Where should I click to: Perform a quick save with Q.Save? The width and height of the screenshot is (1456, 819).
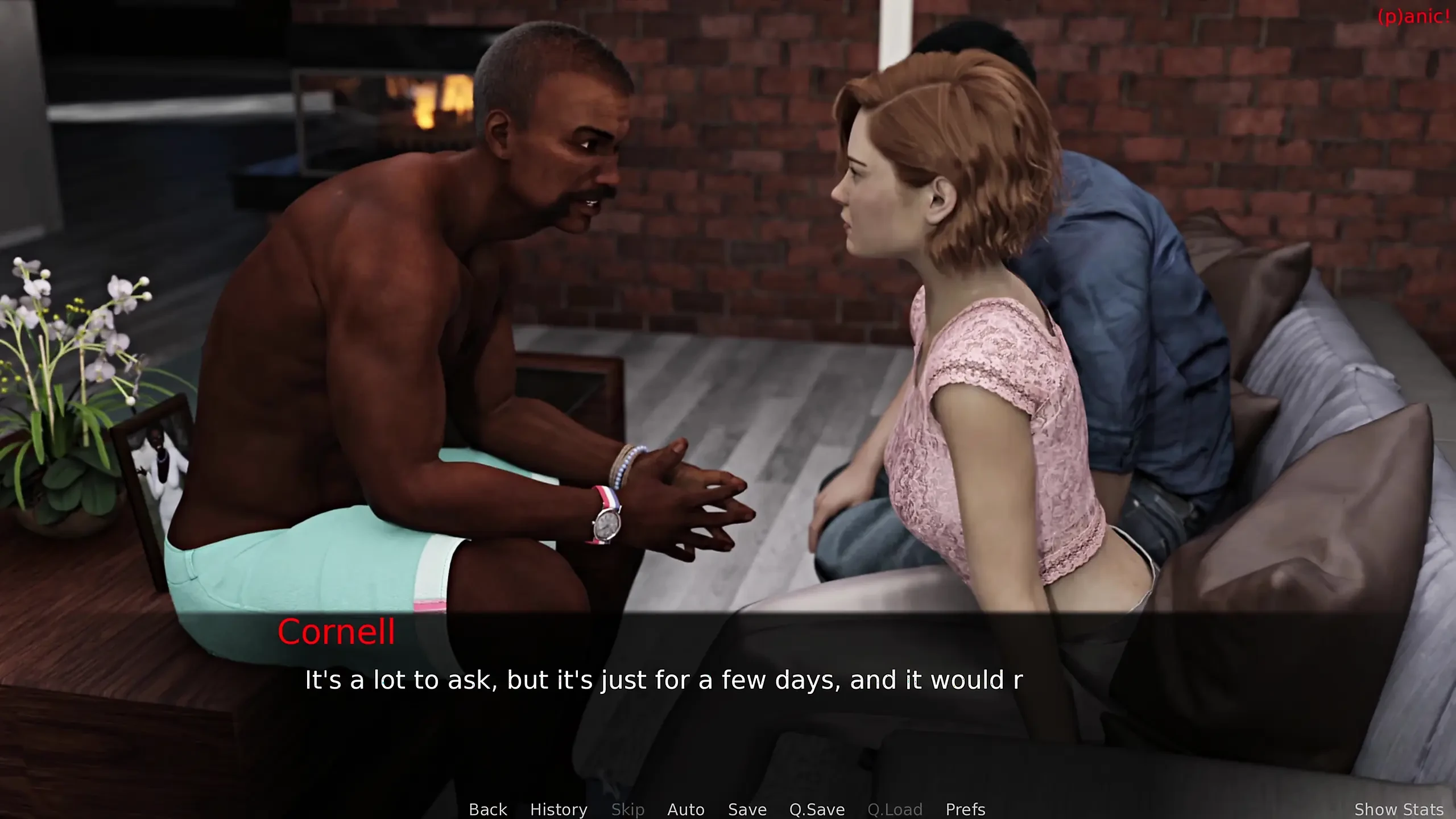pos(817,809)
